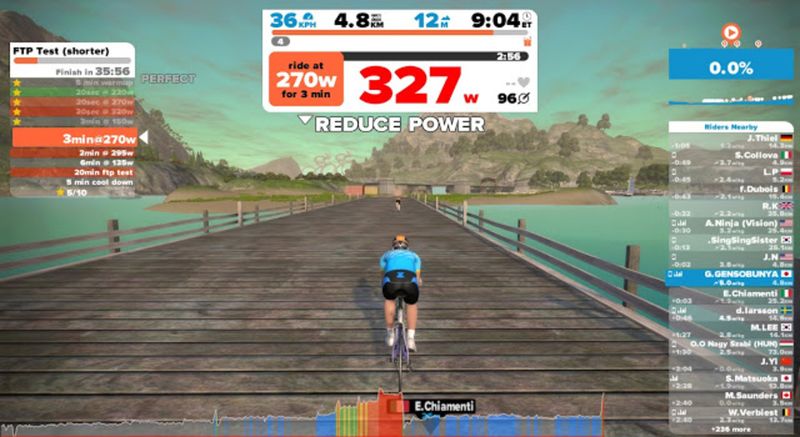
Task: Click the current 3min@270w workout block
Action: click(72, 137)
